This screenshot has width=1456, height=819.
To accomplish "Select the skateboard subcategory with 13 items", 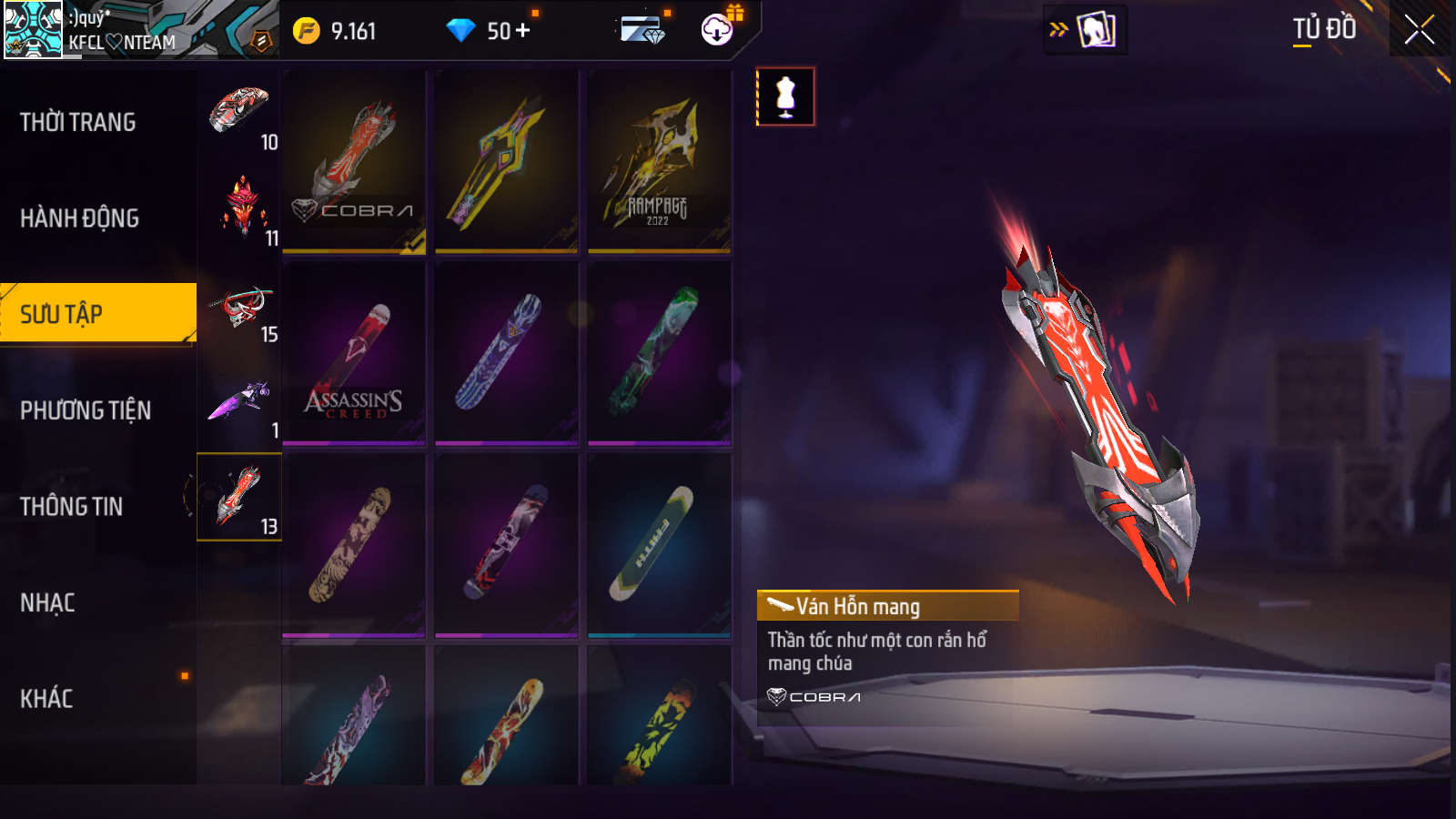I will point(239,497).
